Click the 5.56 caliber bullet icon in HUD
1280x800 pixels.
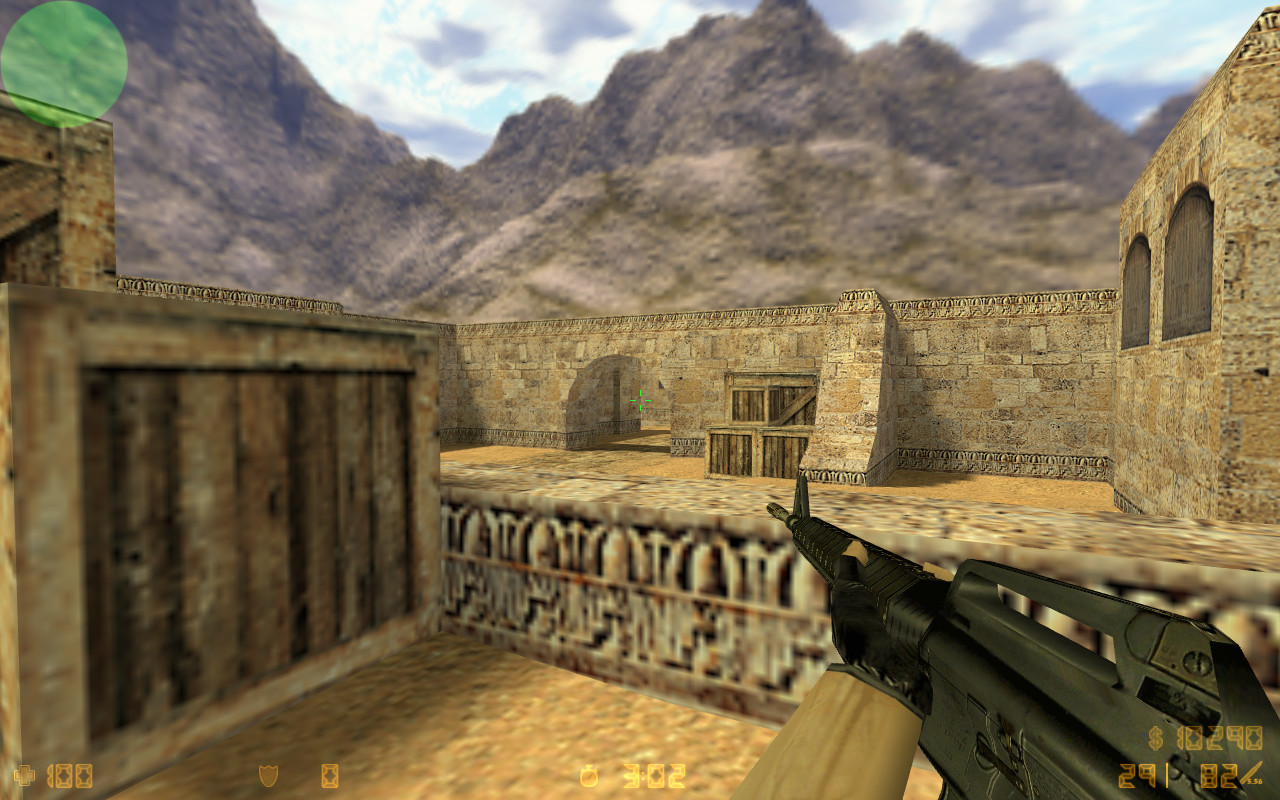tap(1250, 773)
